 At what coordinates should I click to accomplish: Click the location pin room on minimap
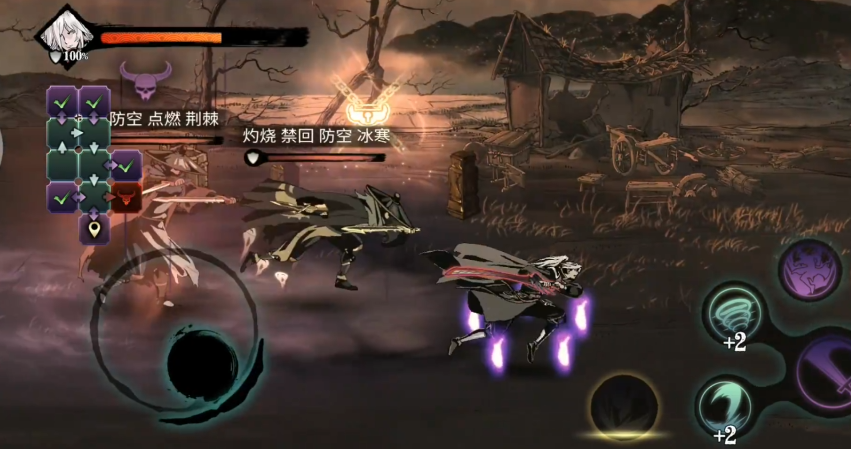[x=94, y=230]
